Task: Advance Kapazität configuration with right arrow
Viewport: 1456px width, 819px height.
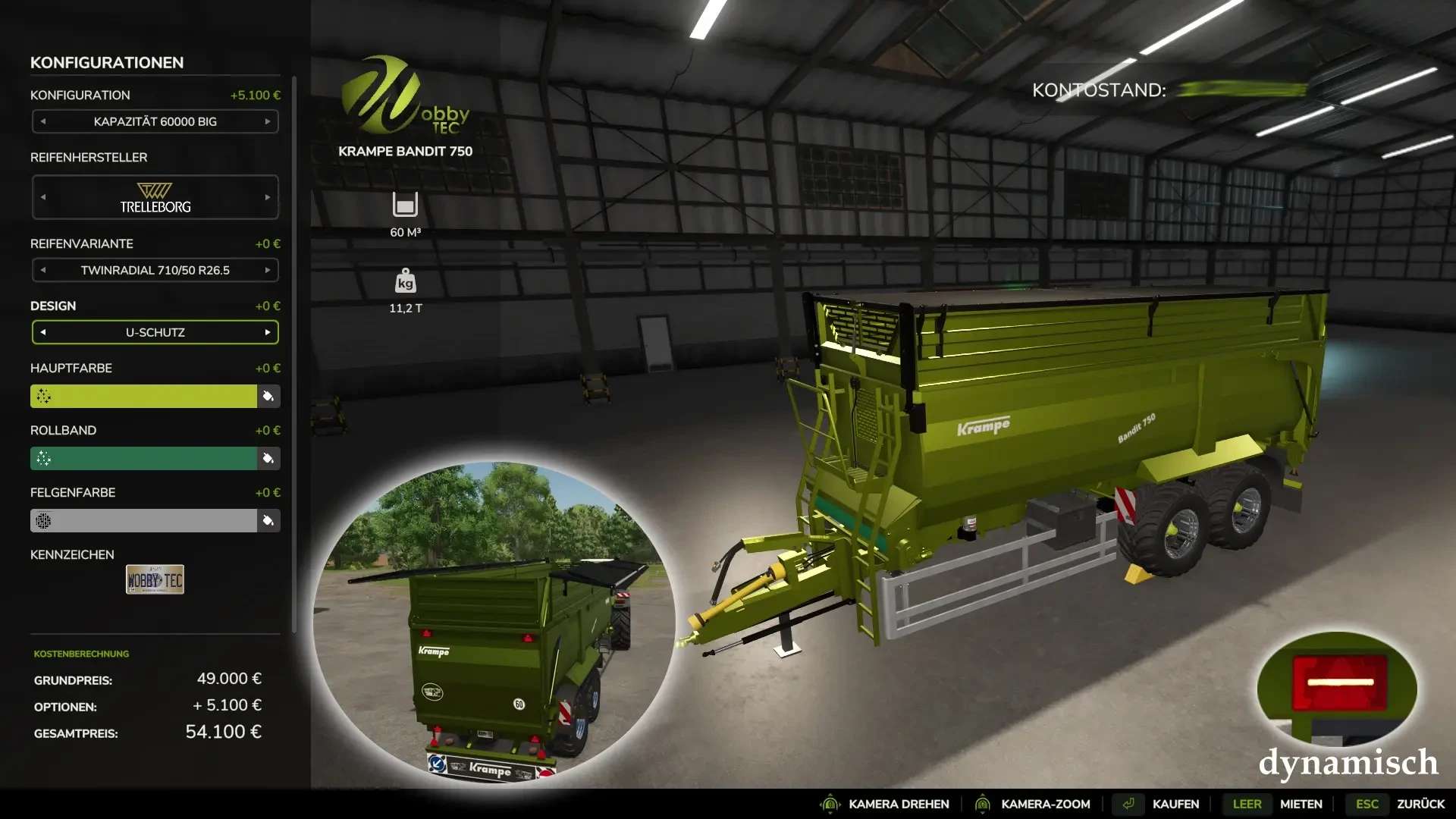Action: [267, 121]
